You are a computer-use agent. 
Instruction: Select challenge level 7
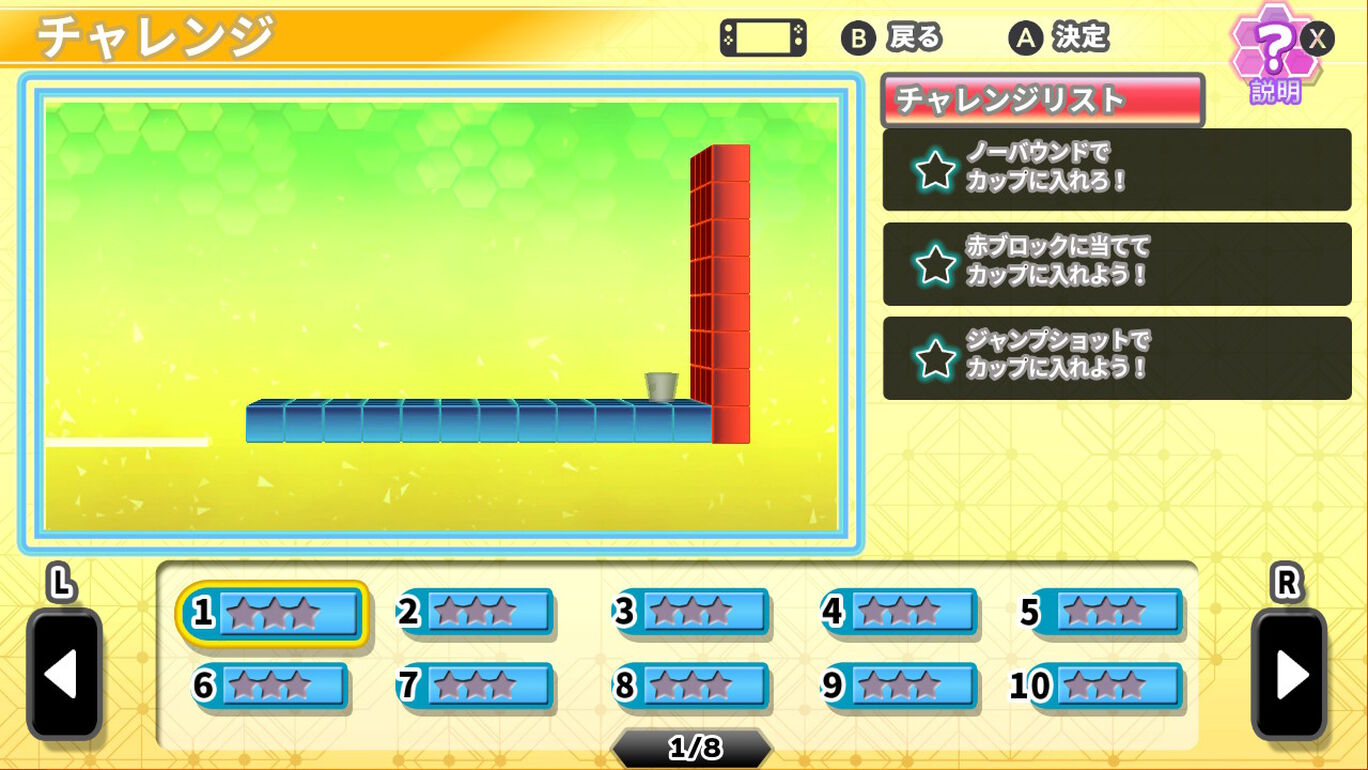477,686
